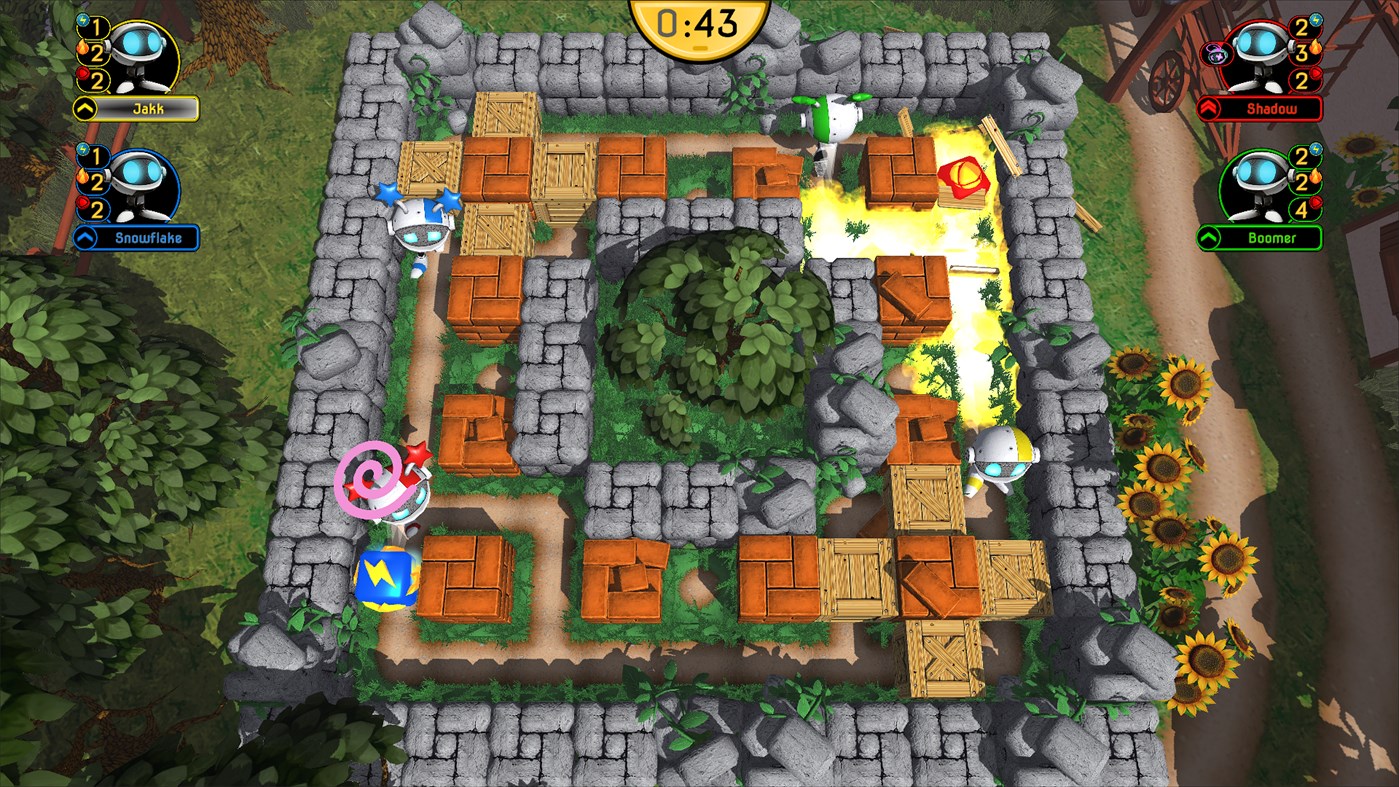Select Jakk's flame power stat icon

click(85, 48)
